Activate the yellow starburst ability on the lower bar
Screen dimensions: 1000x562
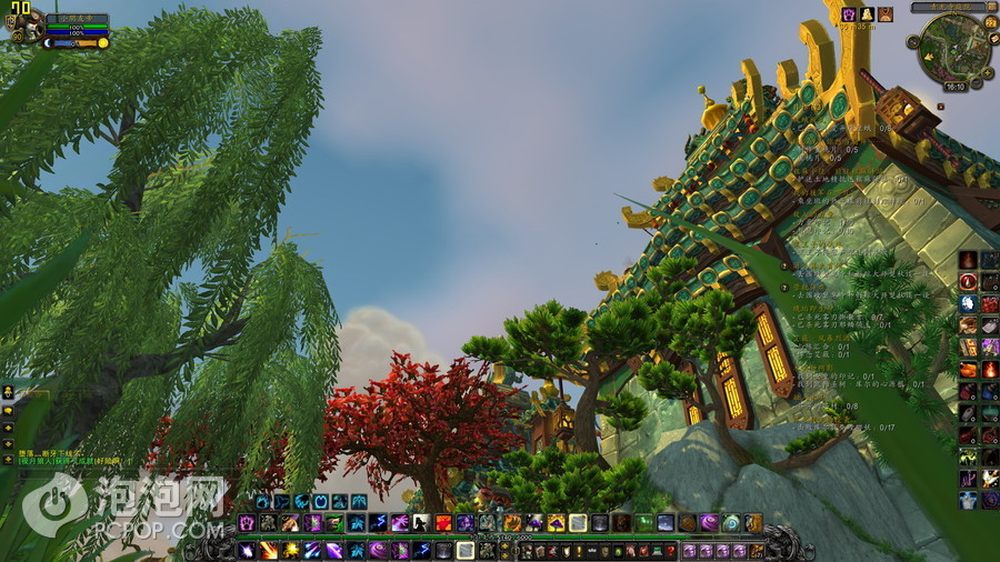coord(290,550)
